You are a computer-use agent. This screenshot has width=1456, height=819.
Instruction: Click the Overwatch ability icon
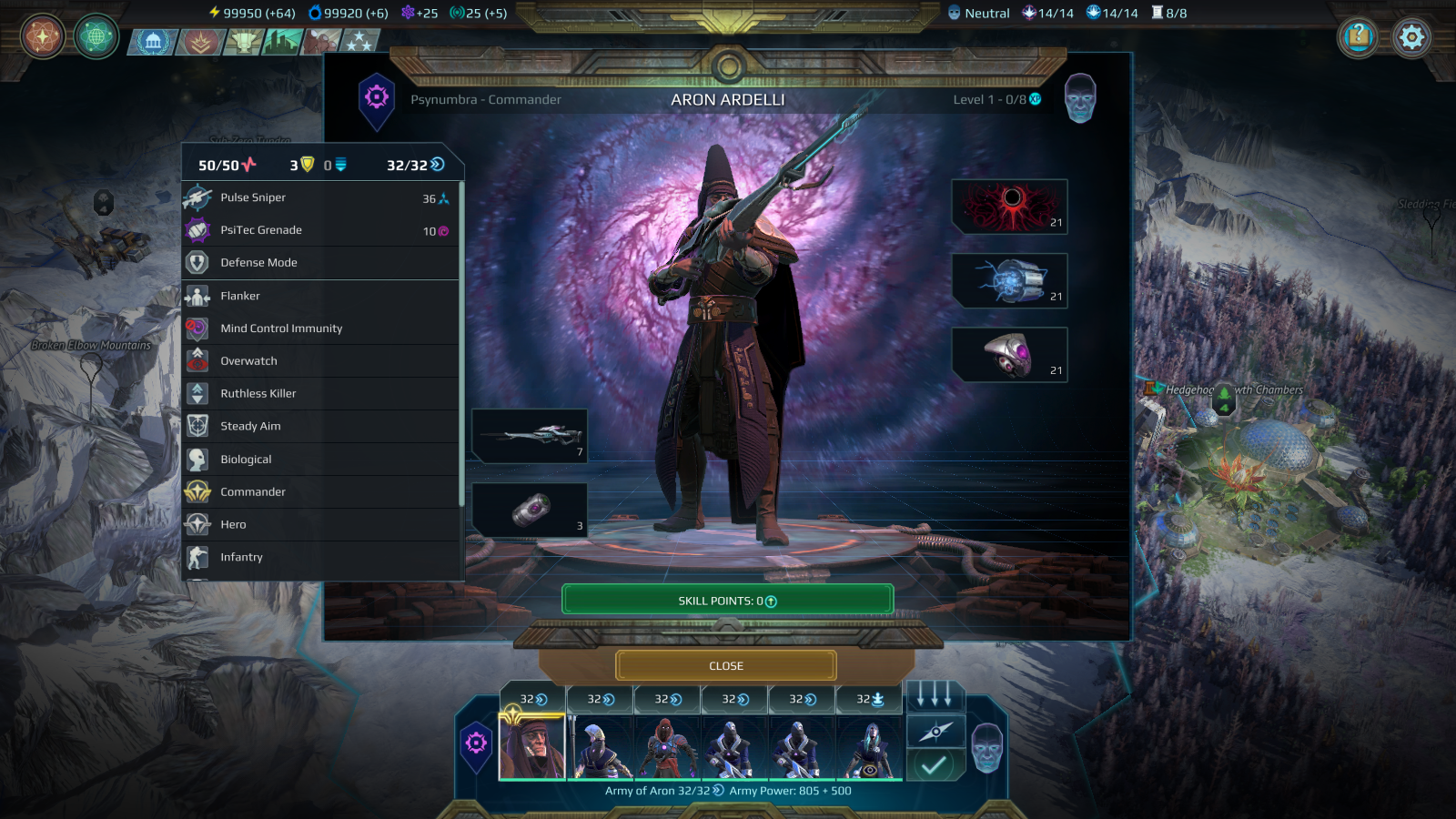[198, 360]
